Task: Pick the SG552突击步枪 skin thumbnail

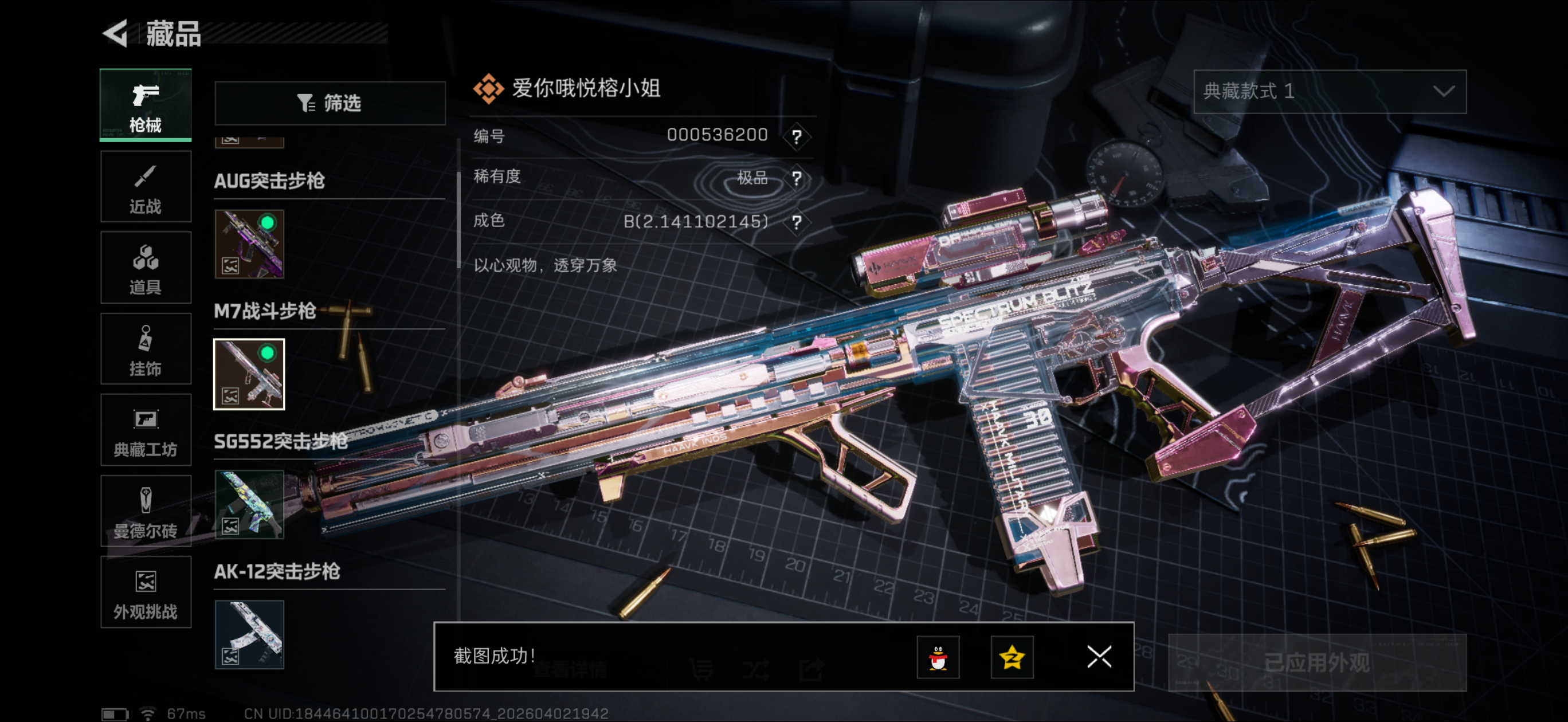Action: (249, 504)
